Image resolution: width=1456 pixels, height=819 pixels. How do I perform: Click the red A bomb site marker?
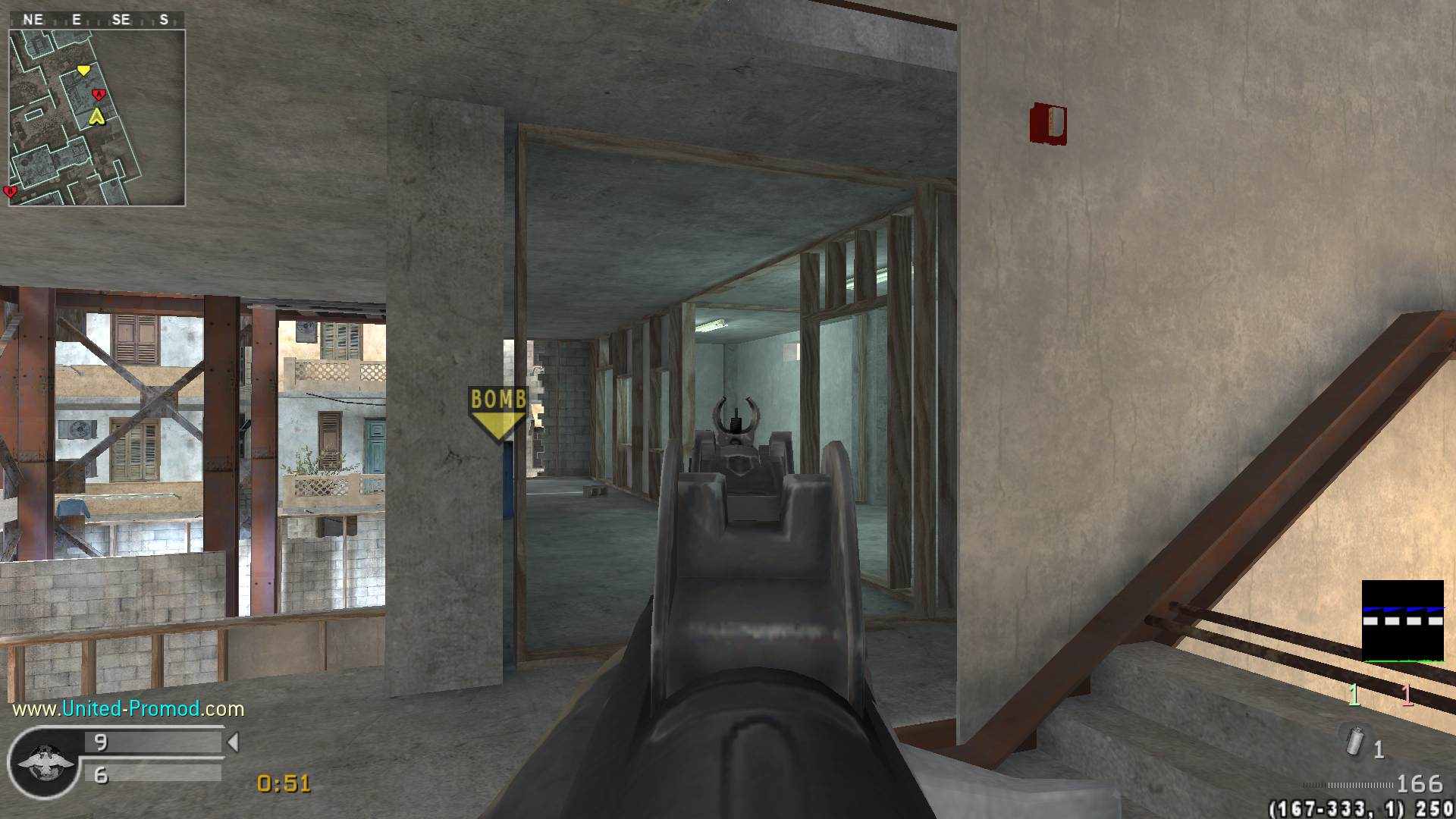point(98,95)
